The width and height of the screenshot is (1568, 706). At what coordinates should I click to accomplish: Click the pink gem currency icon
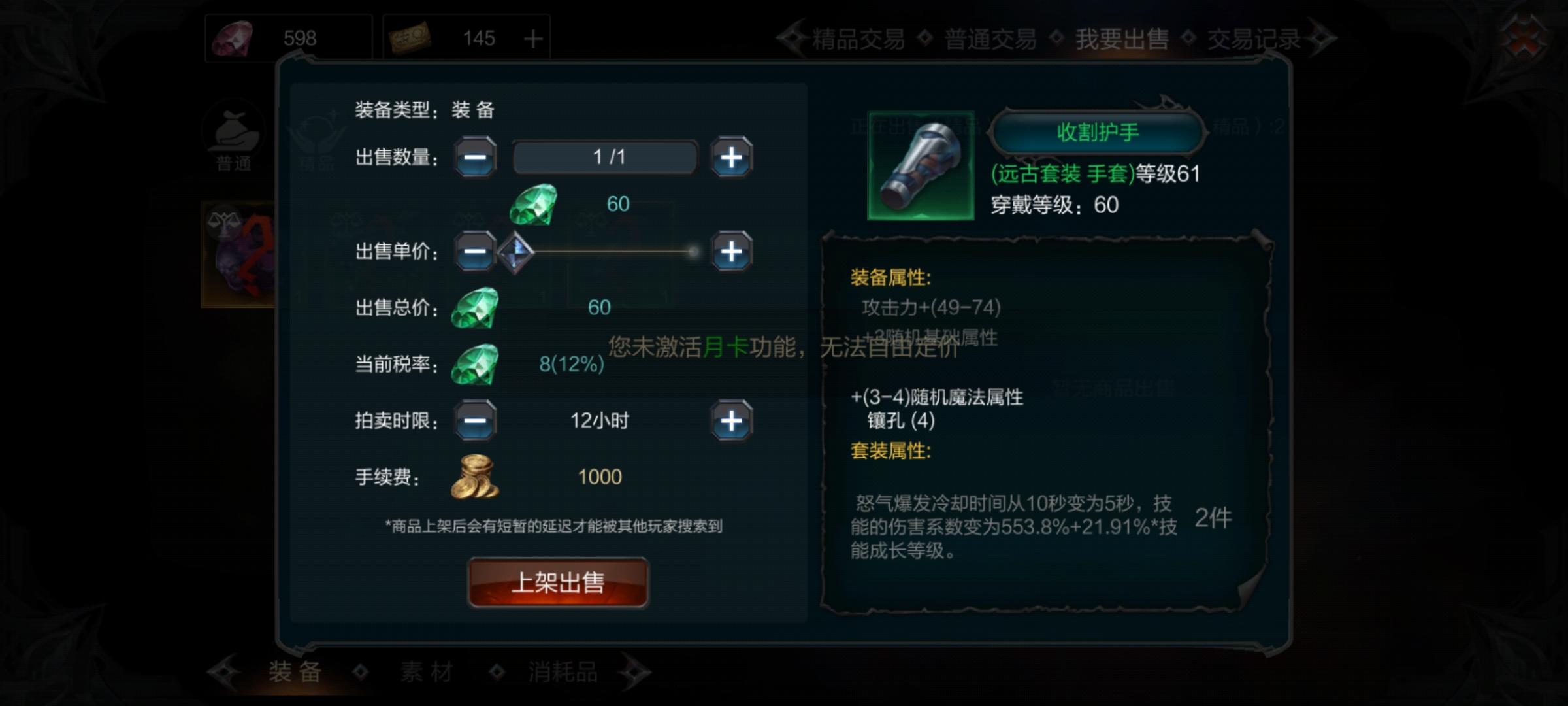click(x=232, y=37)
